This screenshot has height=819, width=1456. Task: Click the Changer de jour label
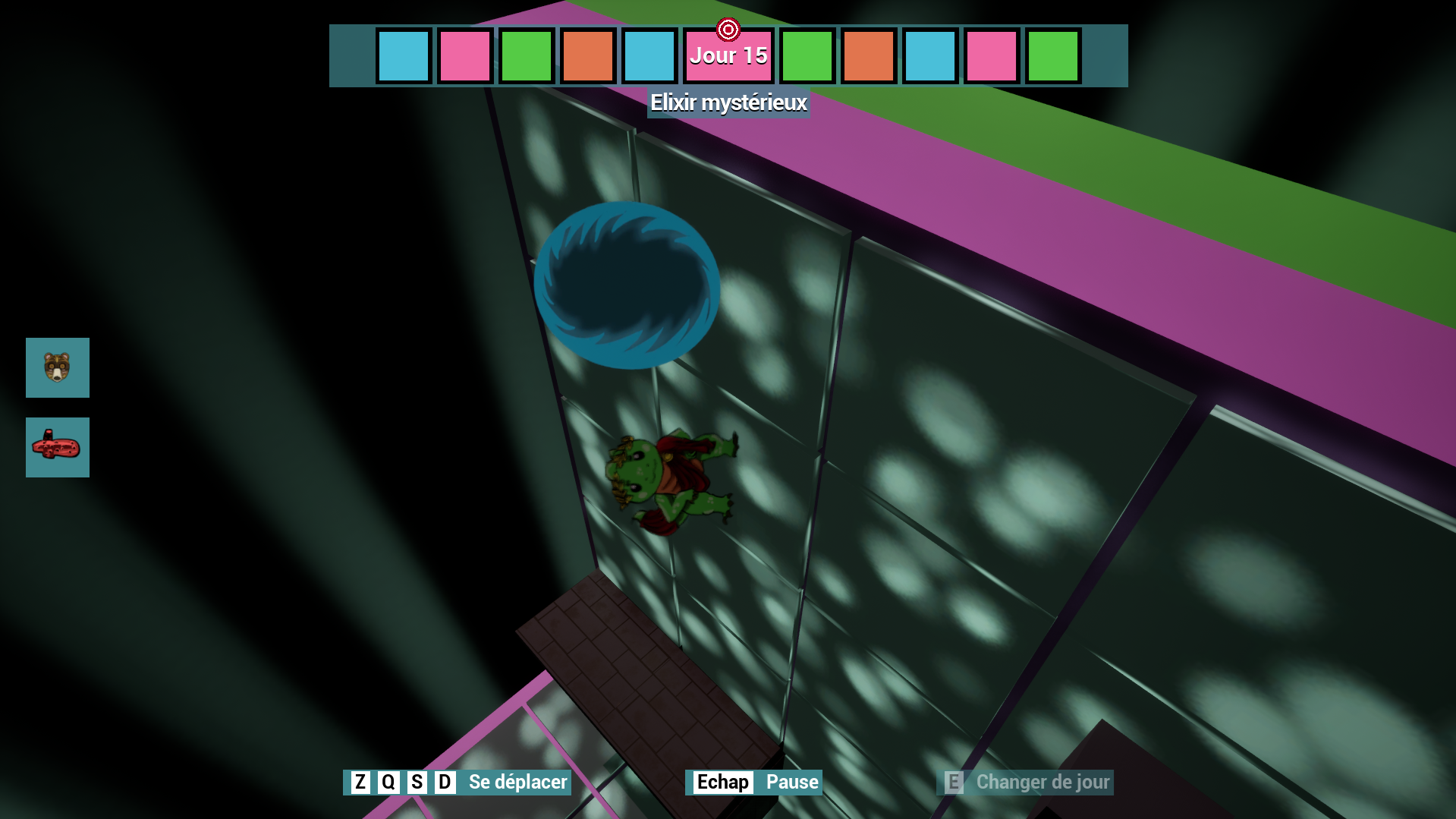coord(1043,782)
